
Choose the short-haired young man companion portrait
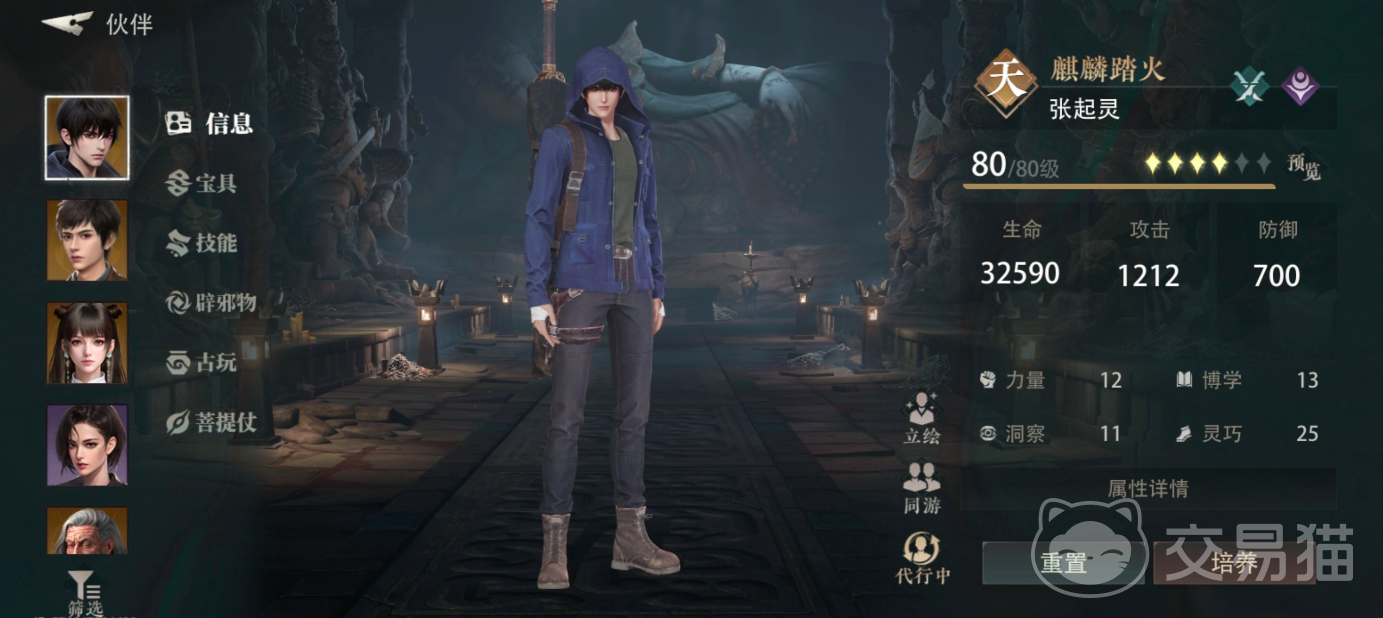[87, 240]
